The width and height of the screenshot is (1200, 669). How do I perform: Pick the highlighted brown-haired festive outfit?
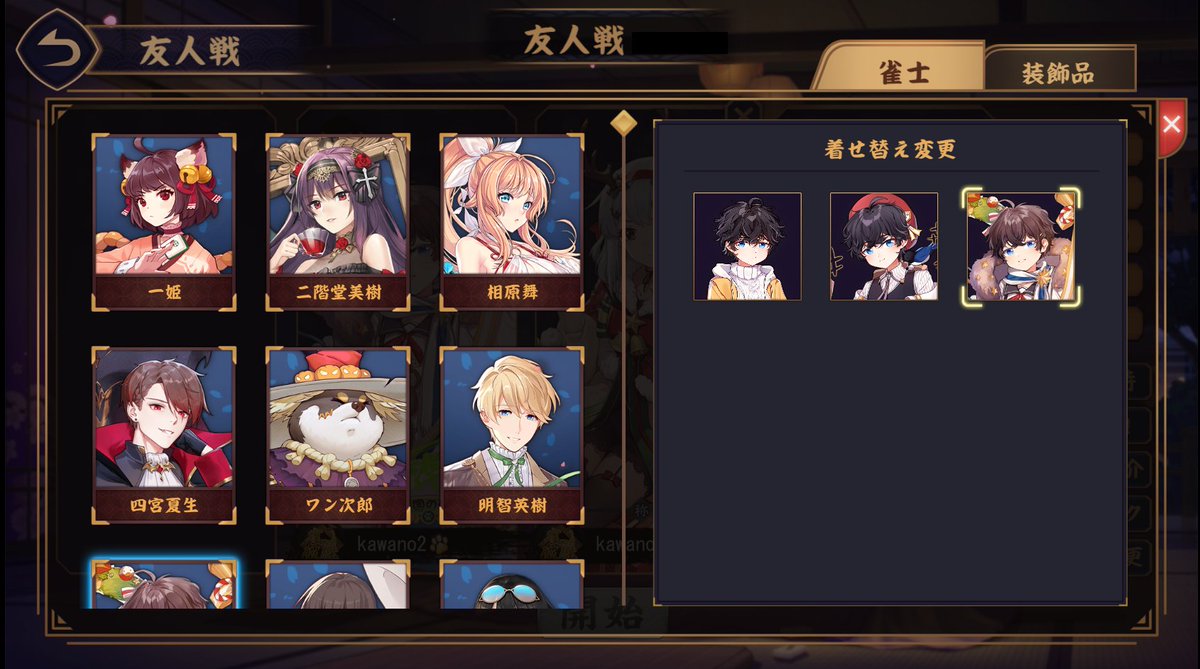(x=1021, y=247)
